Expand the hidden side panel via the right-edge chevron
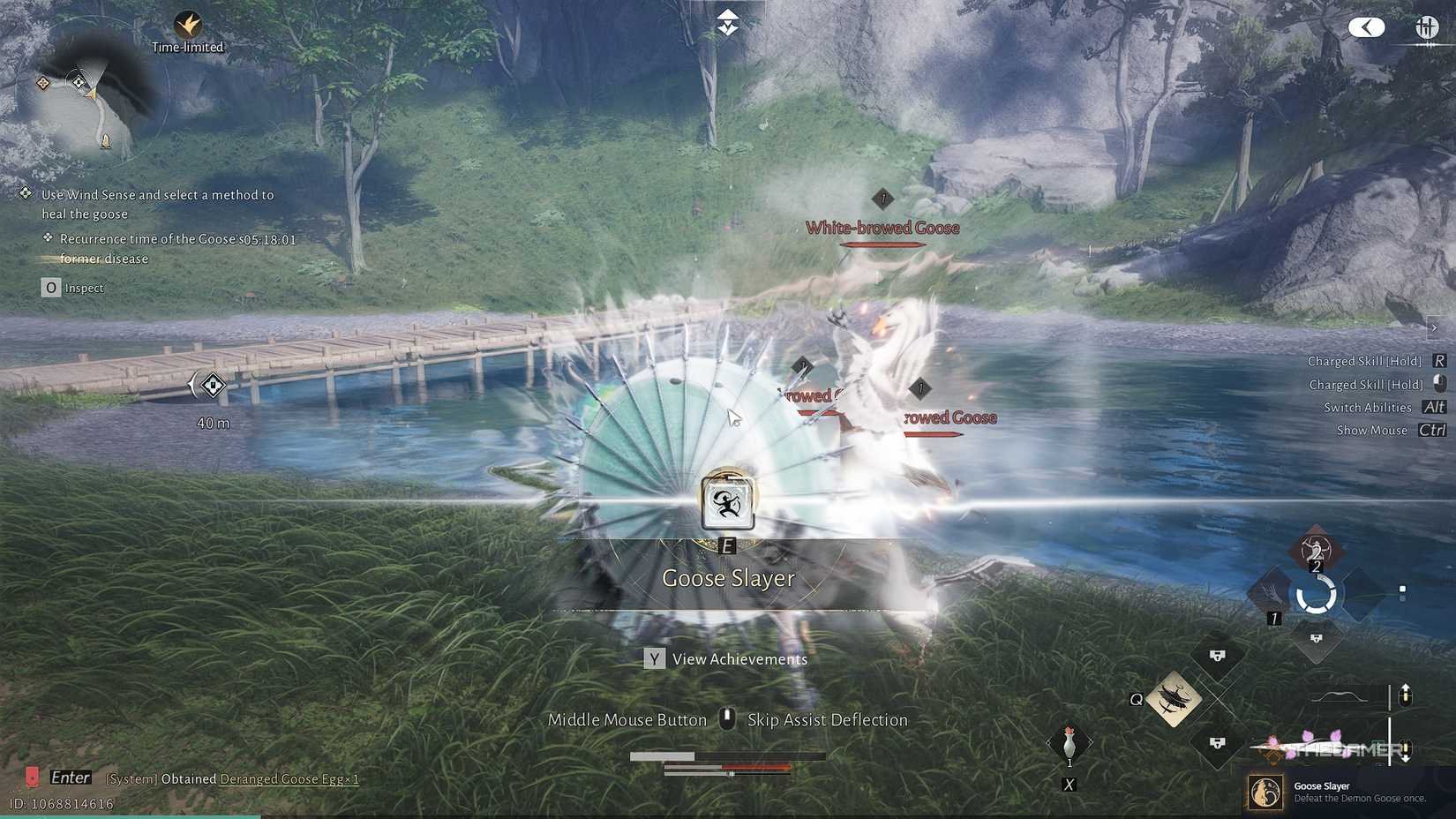 1435,327
